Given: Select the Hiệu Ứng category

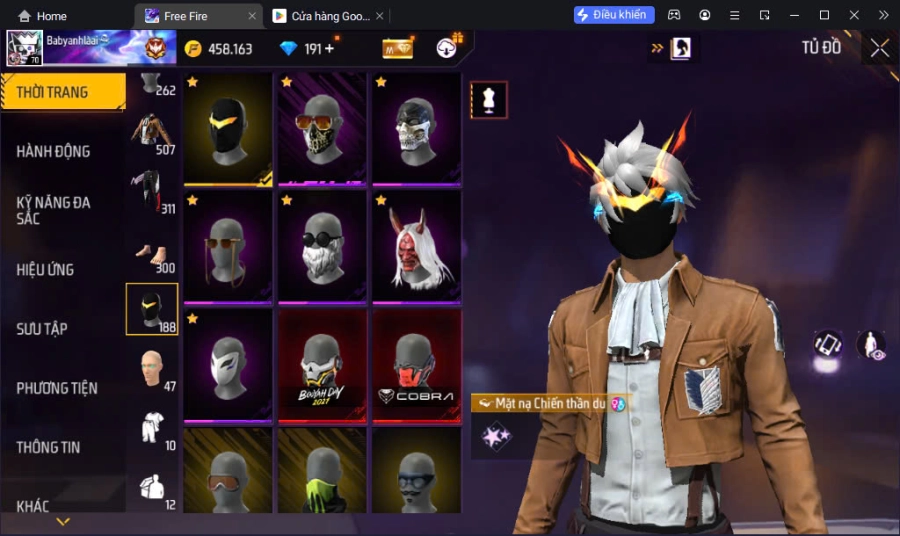Looking at the screenshot, I should (x=45, y=269).
